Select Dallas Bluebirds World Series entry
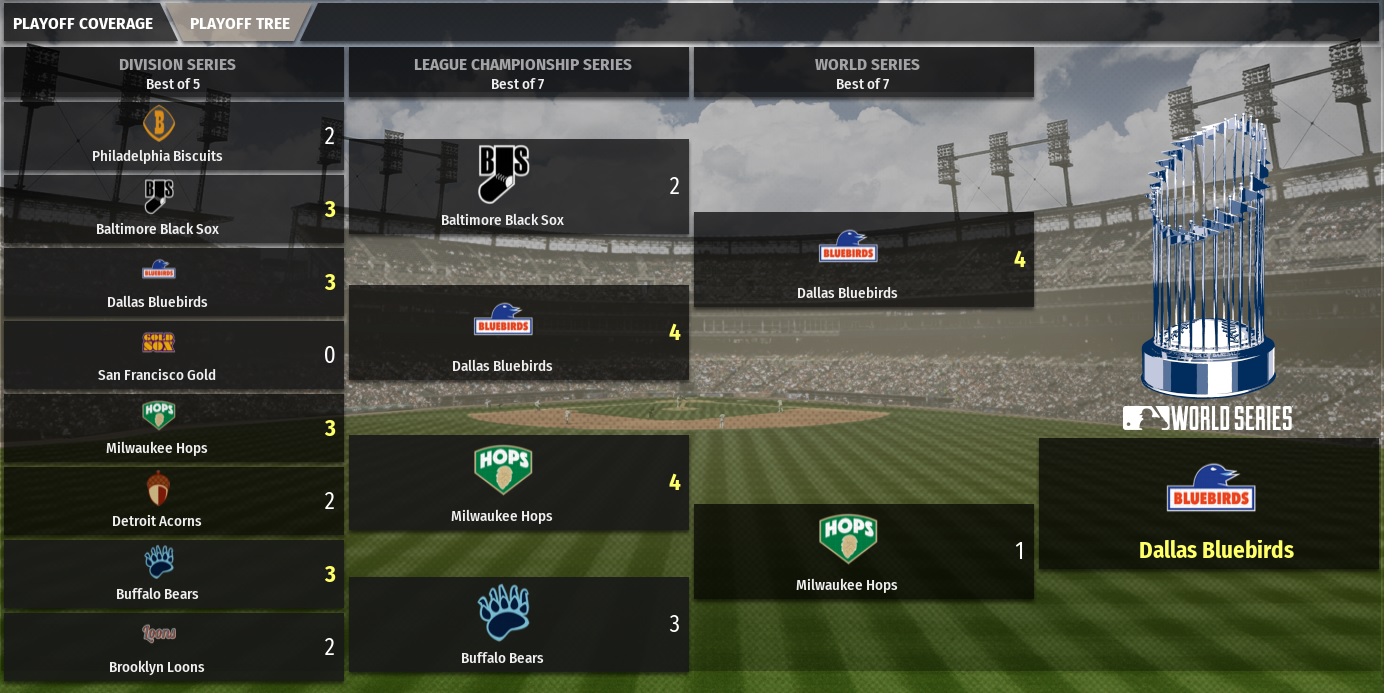1397x693 pixels. [863, 260]
